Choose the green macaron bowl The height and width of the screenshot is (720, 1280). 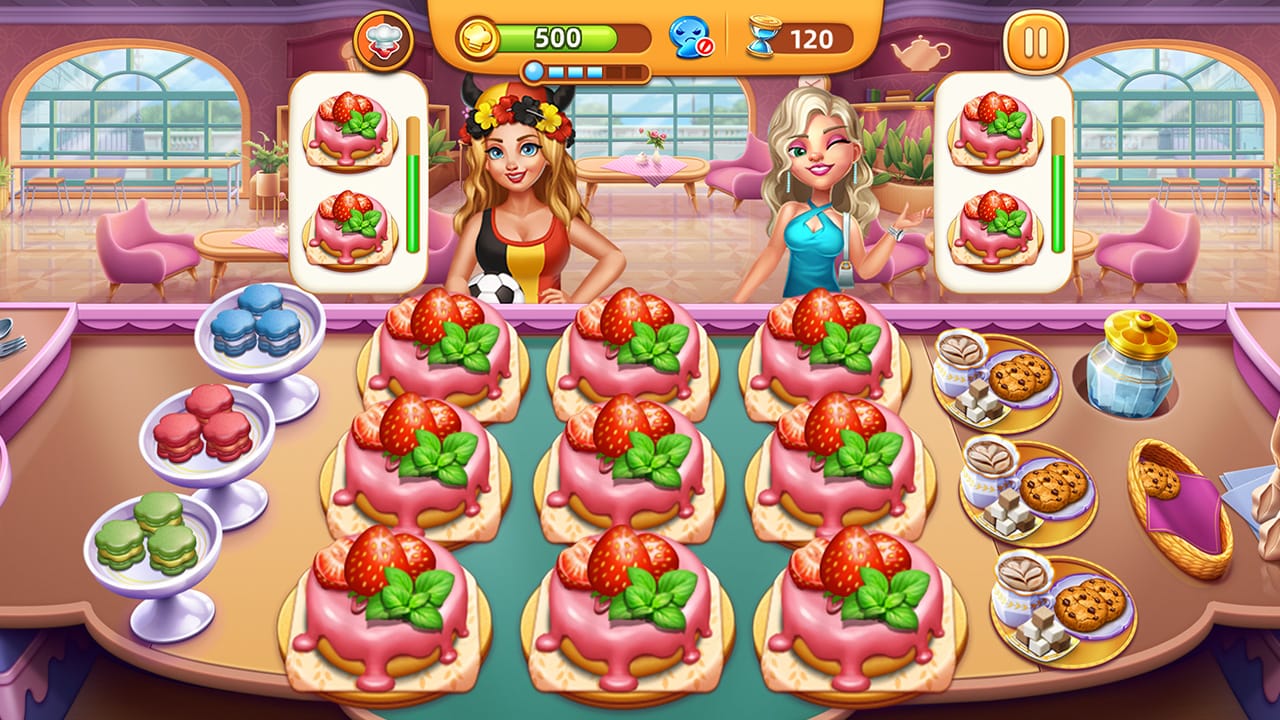(x=150, y=550)
